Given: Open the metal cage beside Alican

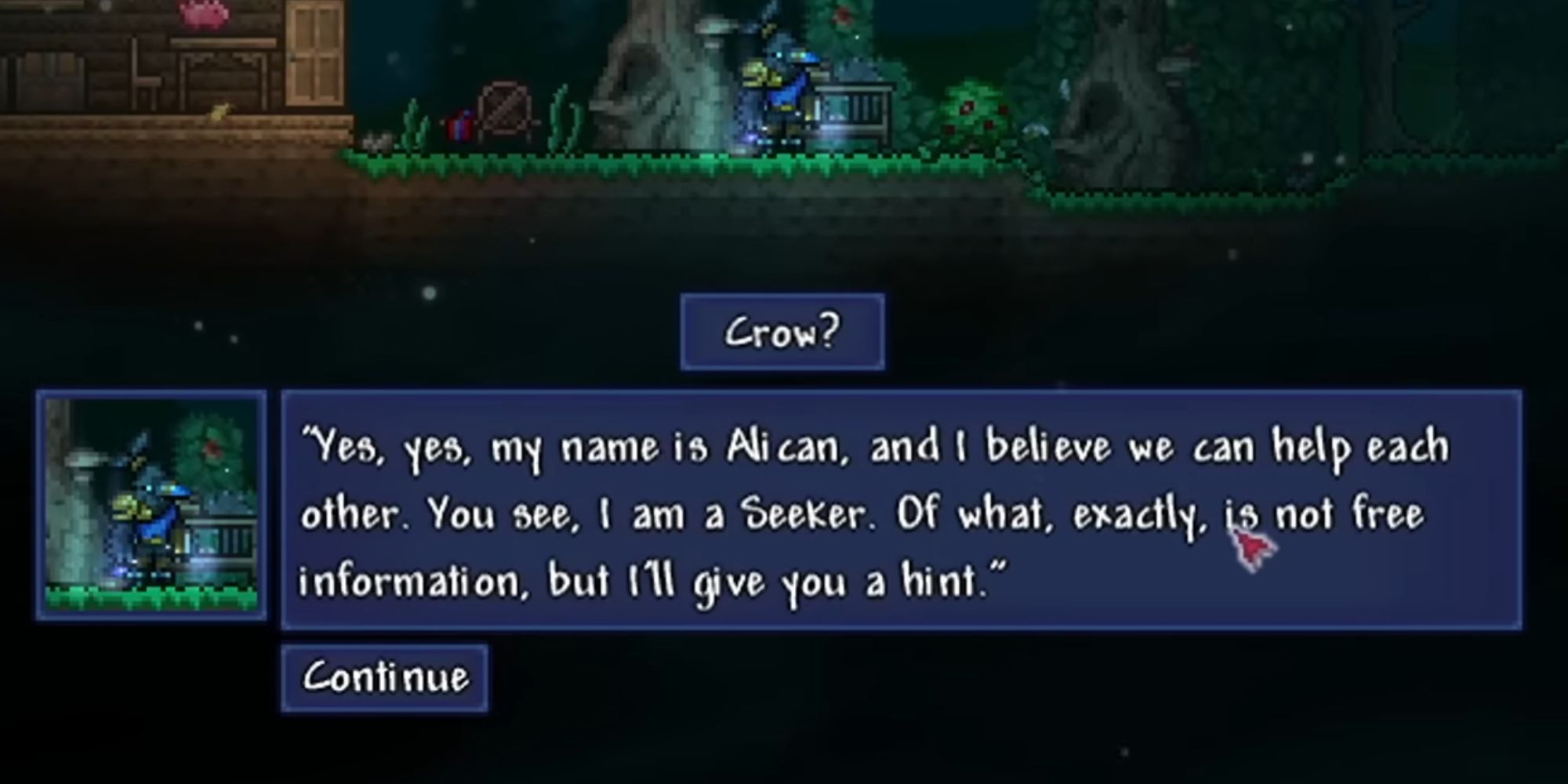Looking at the screenshot, I should [855, 110].
